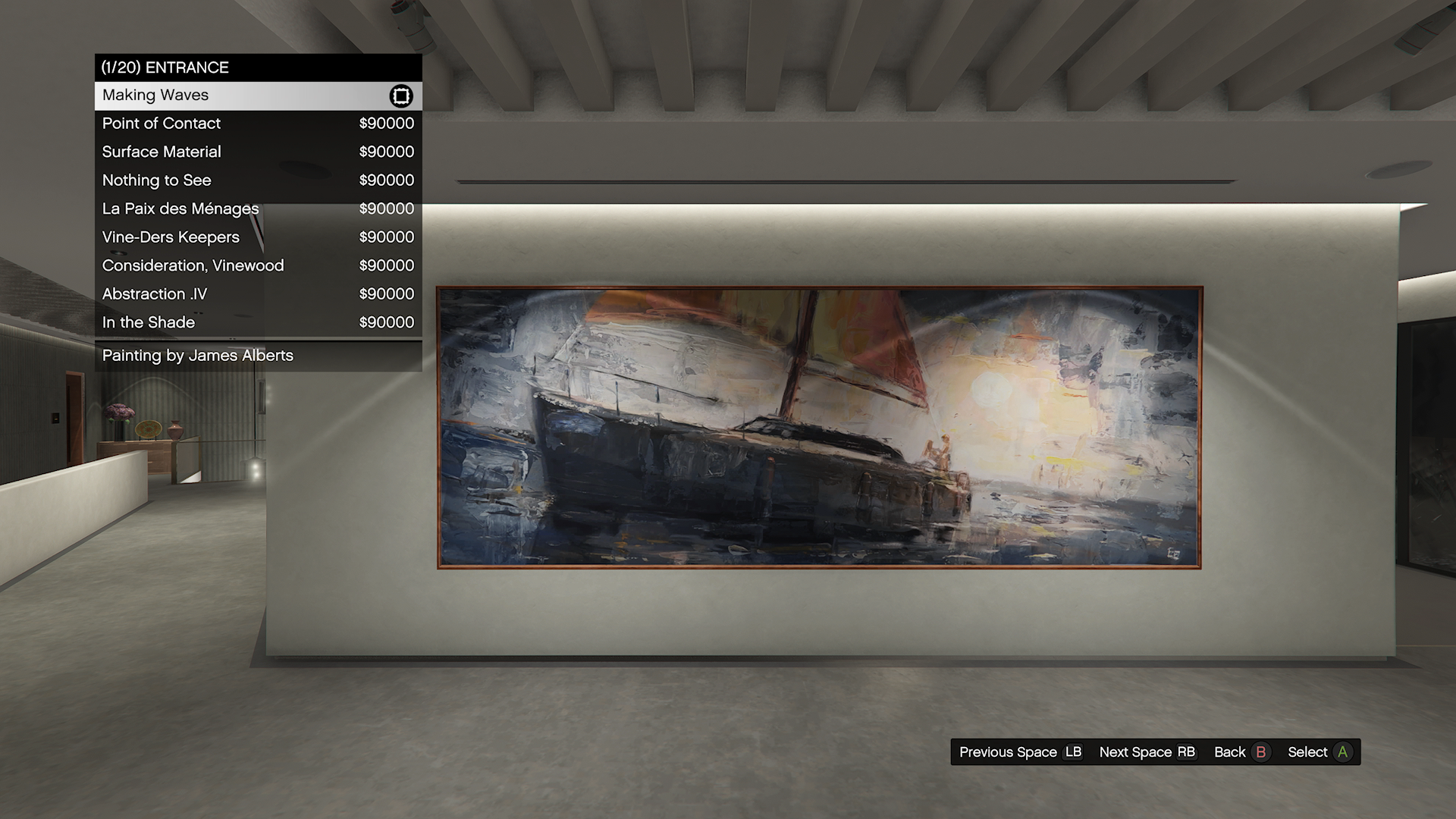Screen dimensions: 1456x819
Task: Pick the Surface Material artwork
Action: click(258, 152)
